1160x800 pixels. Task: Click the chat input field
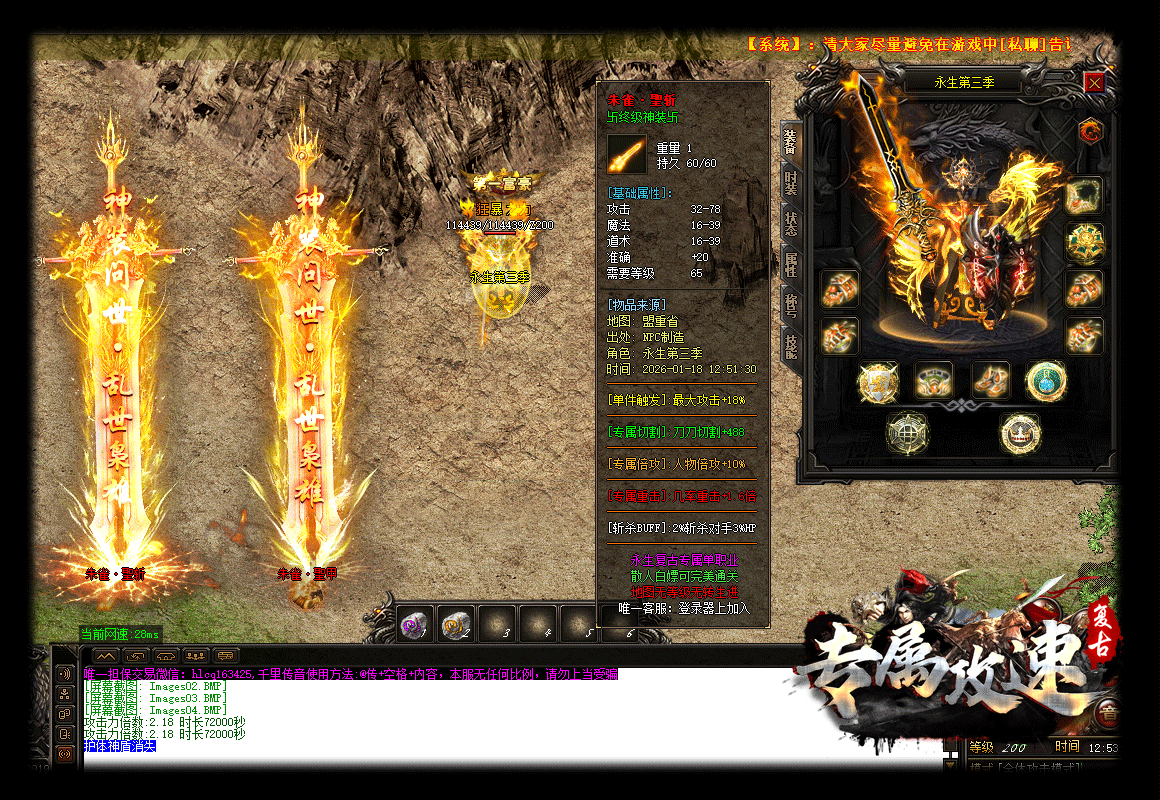coord(510,761)
